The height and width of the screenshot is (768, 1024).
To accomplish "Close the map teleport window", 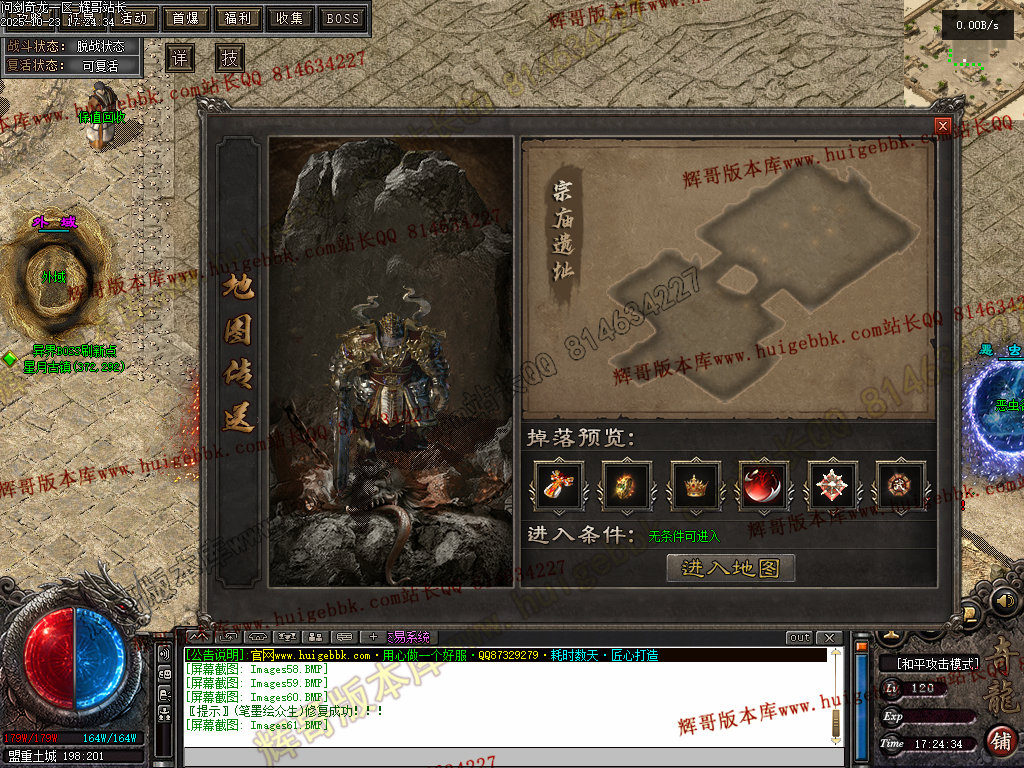I will 942,126.
